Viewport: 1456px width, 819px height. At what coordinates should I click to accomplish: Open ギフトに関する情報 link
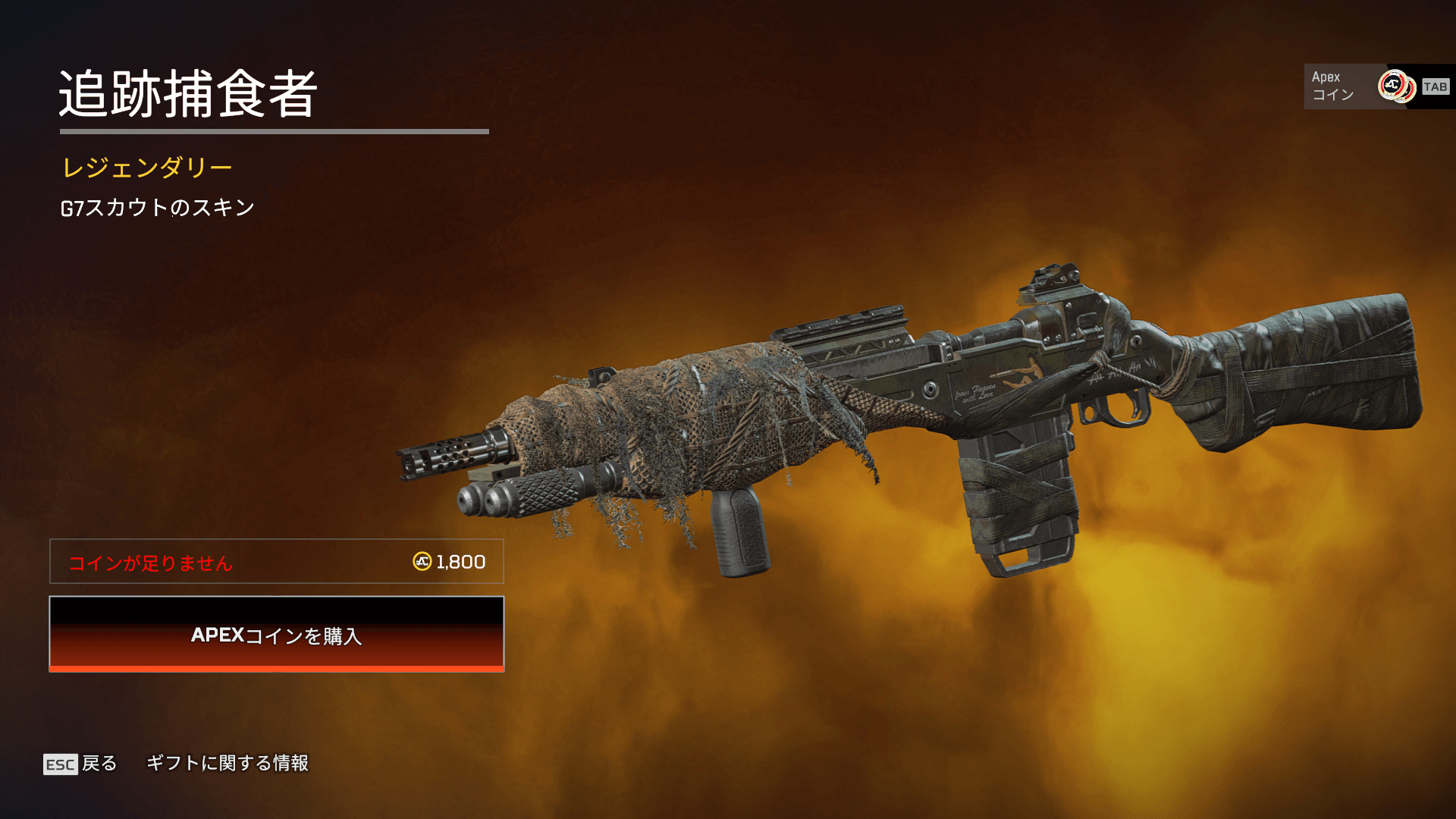[x=227, y=763]
